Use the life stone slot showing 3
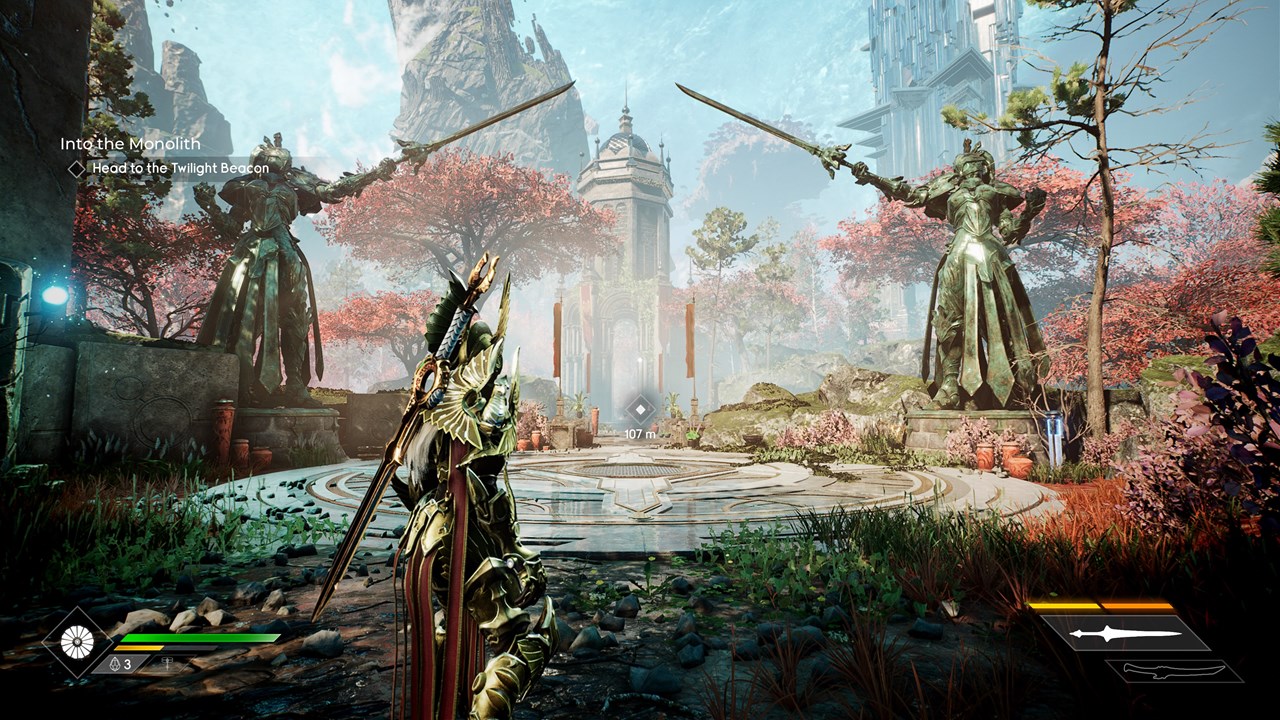 (120, 663)
